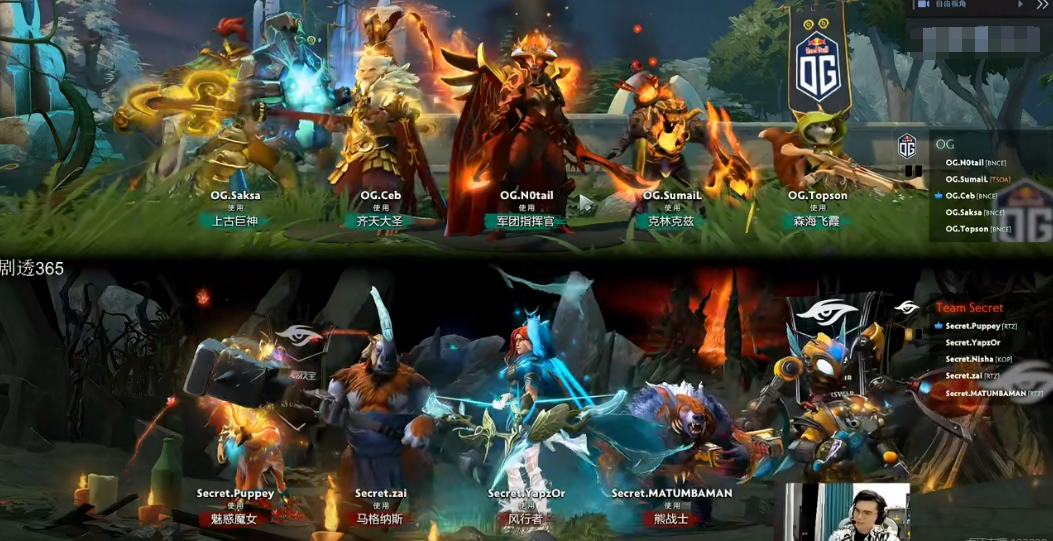Select Secret.MATUMBAMAN in the Team Secret roster

(985, 393)
